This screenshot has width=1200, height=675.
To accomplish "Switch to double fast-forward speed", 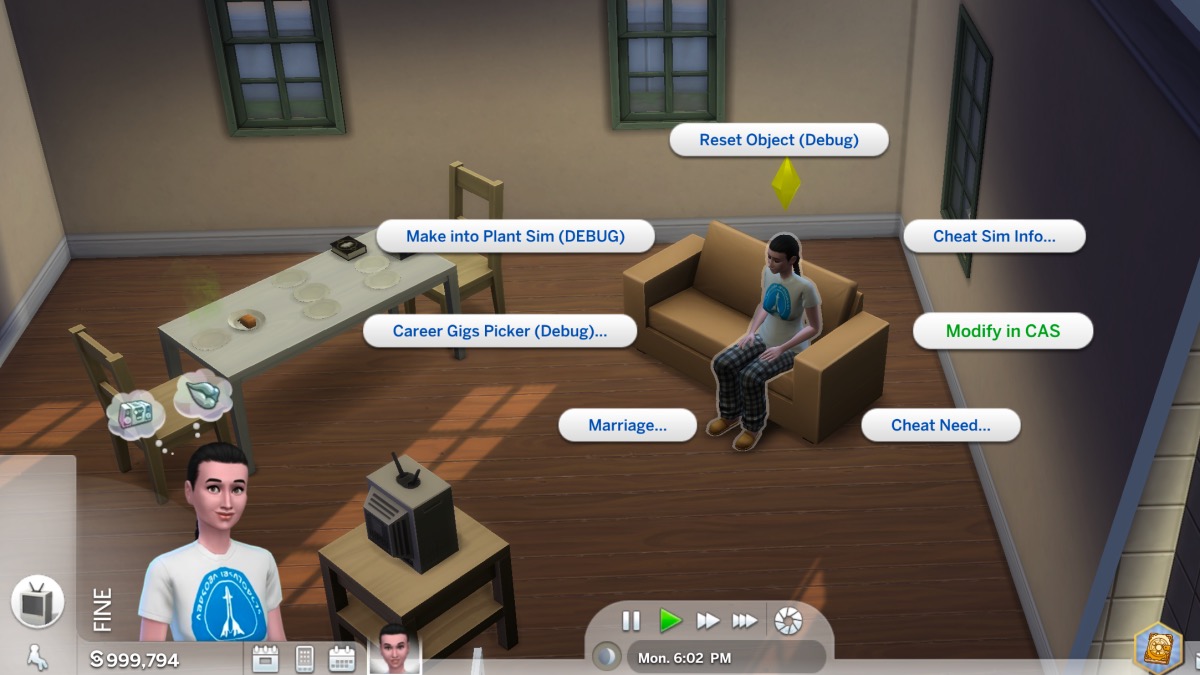I will point(708,621).
